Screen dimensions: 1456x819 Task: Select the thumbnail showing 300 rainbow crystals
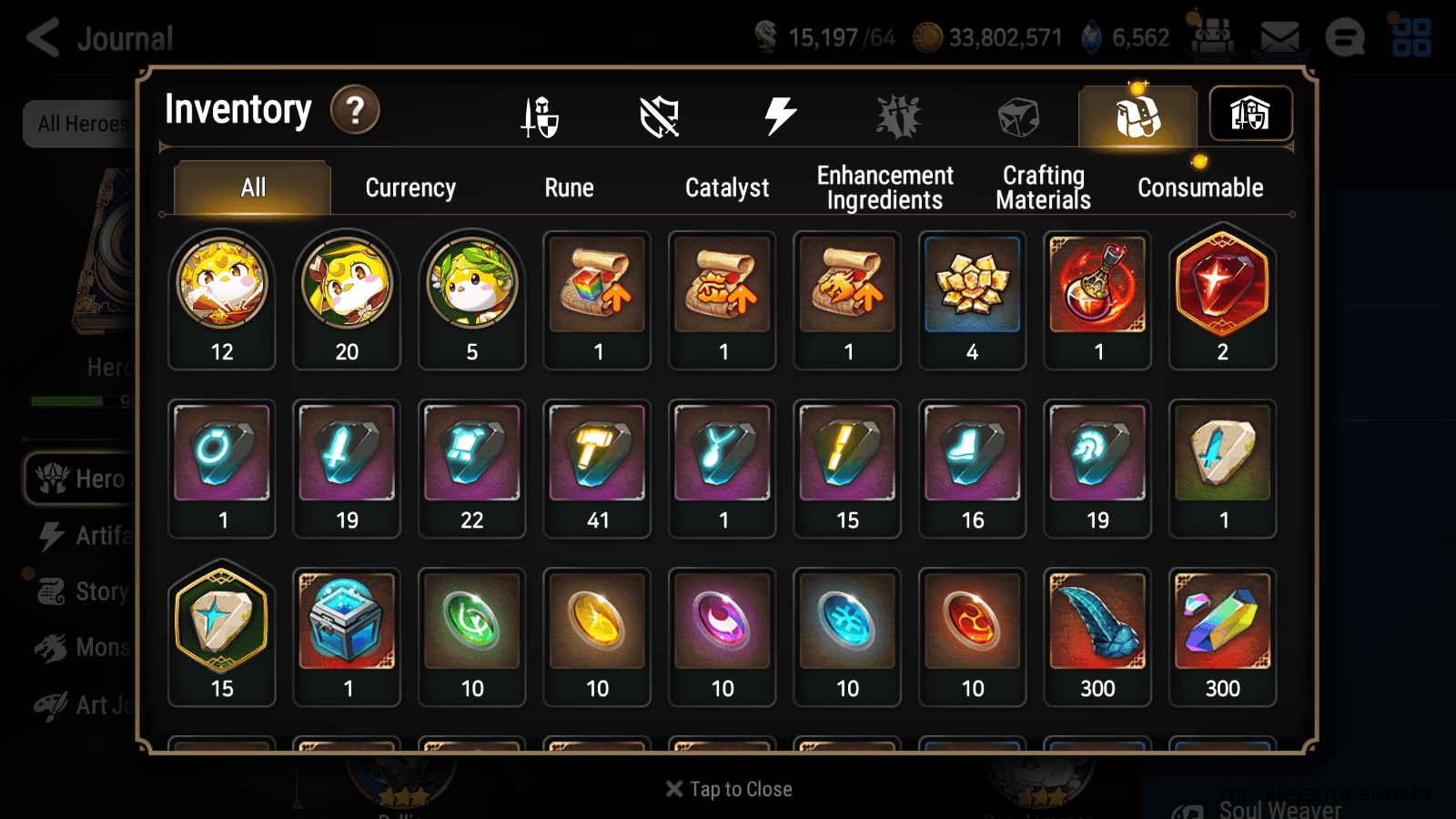1222,635
